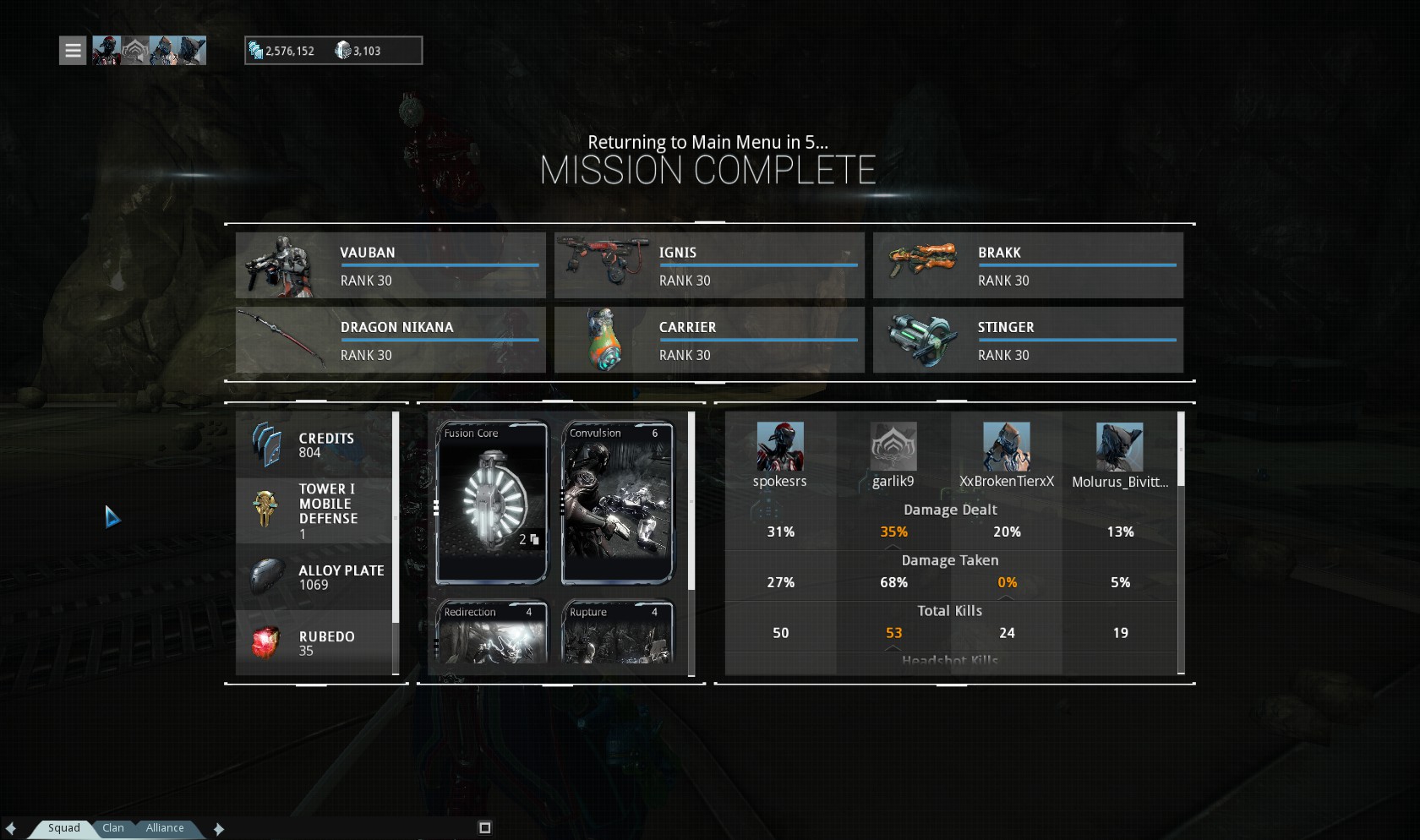Choose the Dragon Nikana panel
Image resolution: width=1420 pixels, height=840 pixels.
390,340
